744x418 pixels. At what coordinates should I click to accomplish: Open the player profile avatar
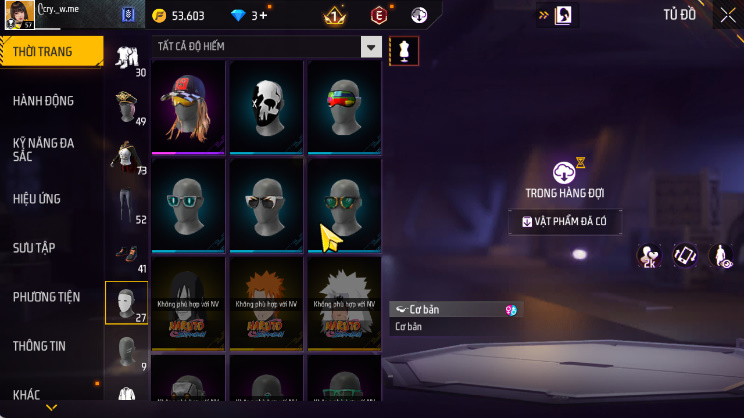19,15
